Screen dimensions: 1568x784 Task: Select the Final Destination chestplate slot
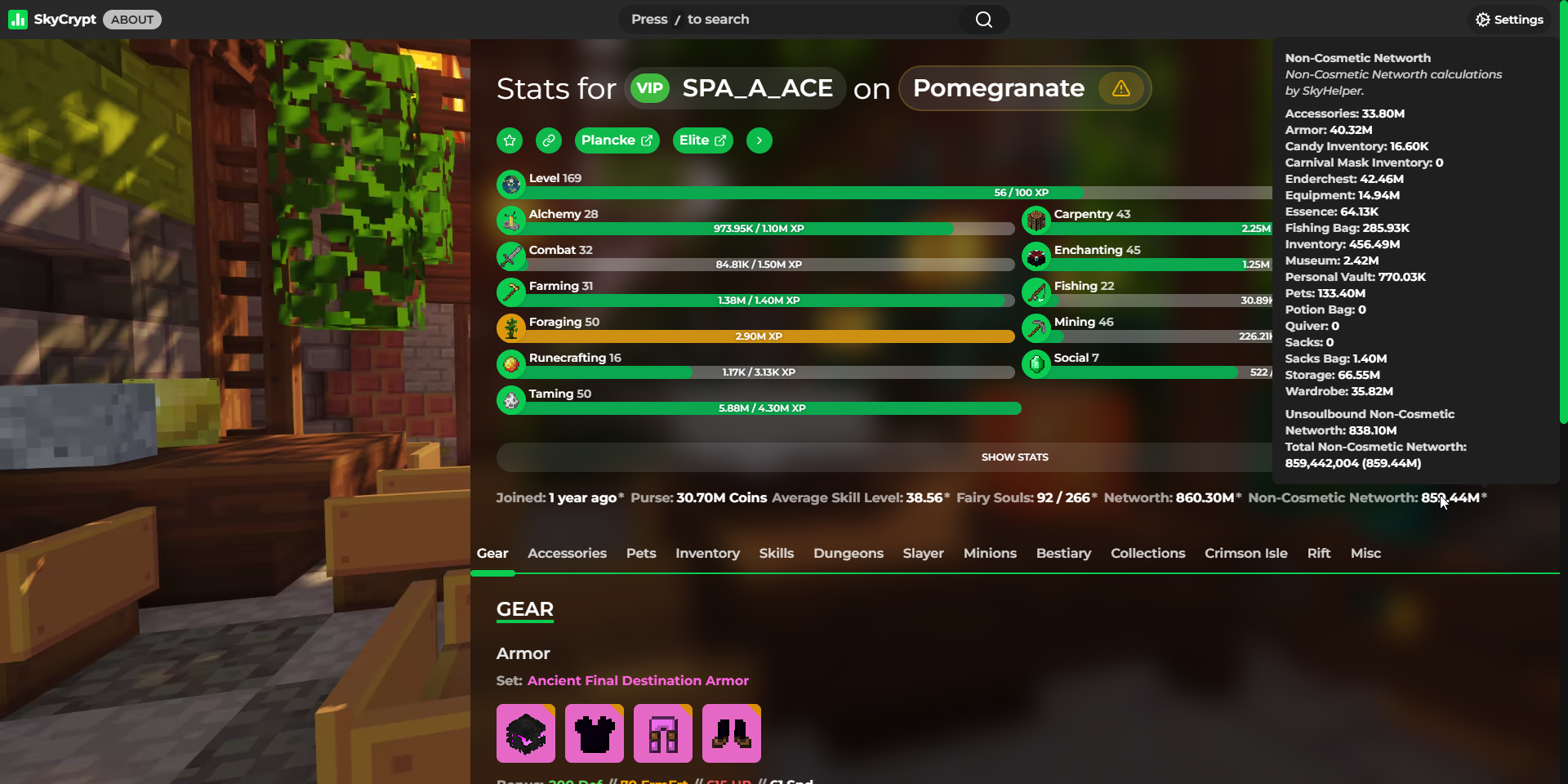pos(595,733)
